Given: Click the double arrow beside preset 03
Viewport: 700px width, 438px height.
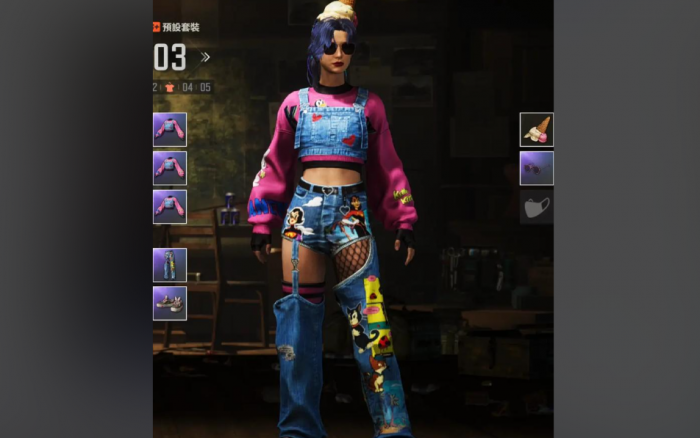Looking at the screenshot, I should tap(205, 57).
